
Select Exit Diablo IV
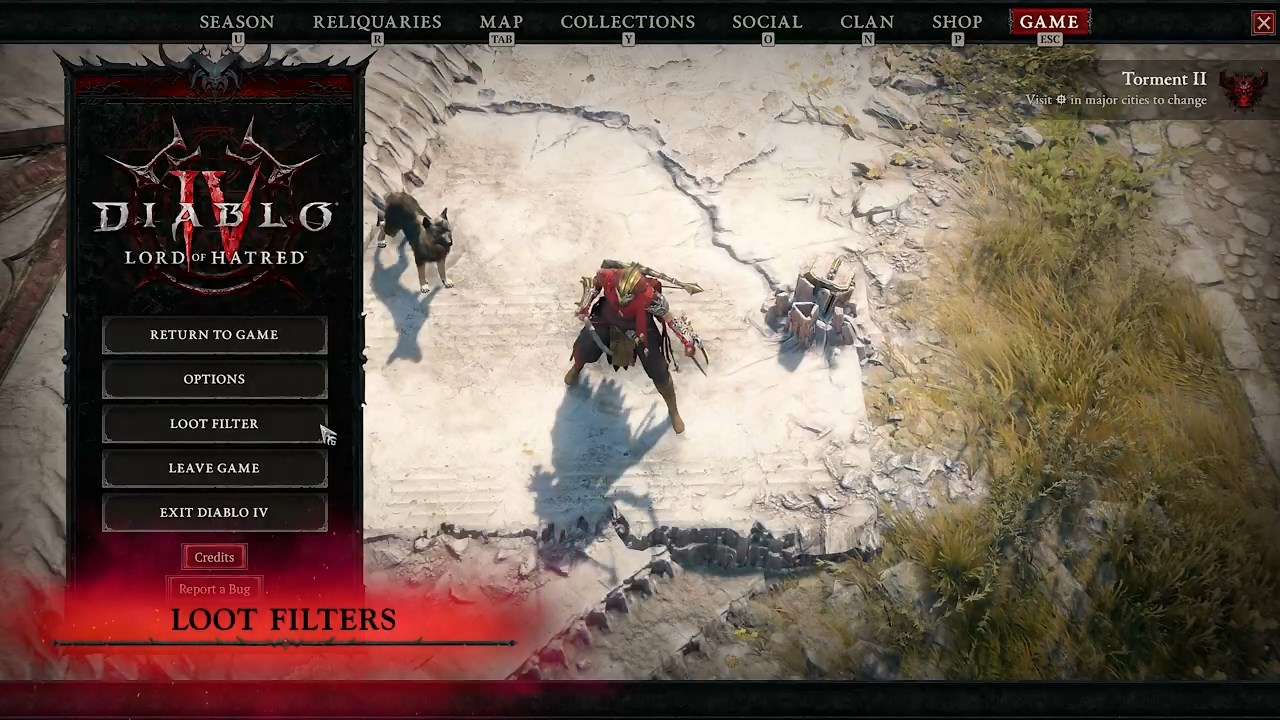click(214, 512)
